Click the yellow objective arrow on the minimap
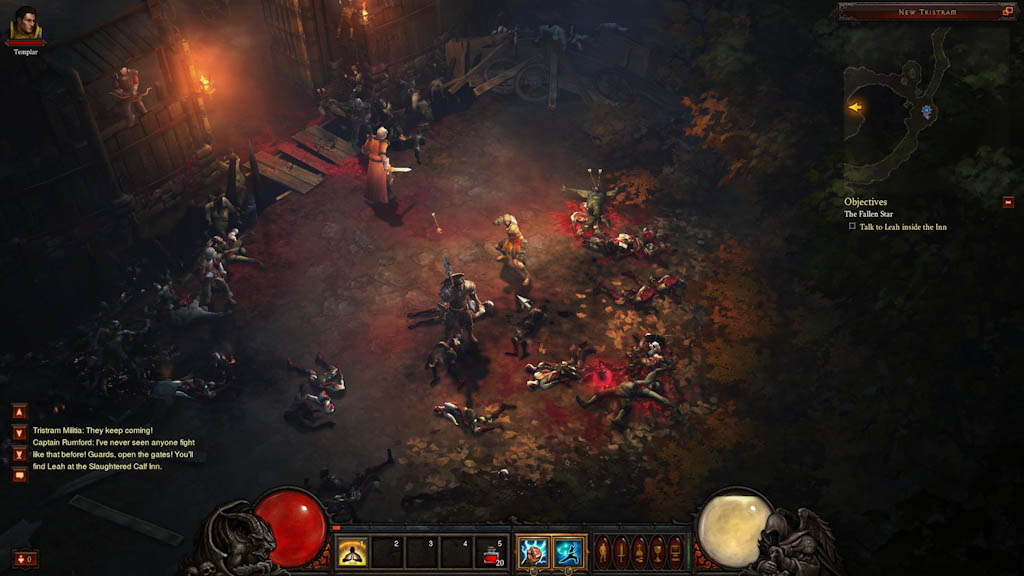The height and width of the screenshot is (576, 1024). 854,107
